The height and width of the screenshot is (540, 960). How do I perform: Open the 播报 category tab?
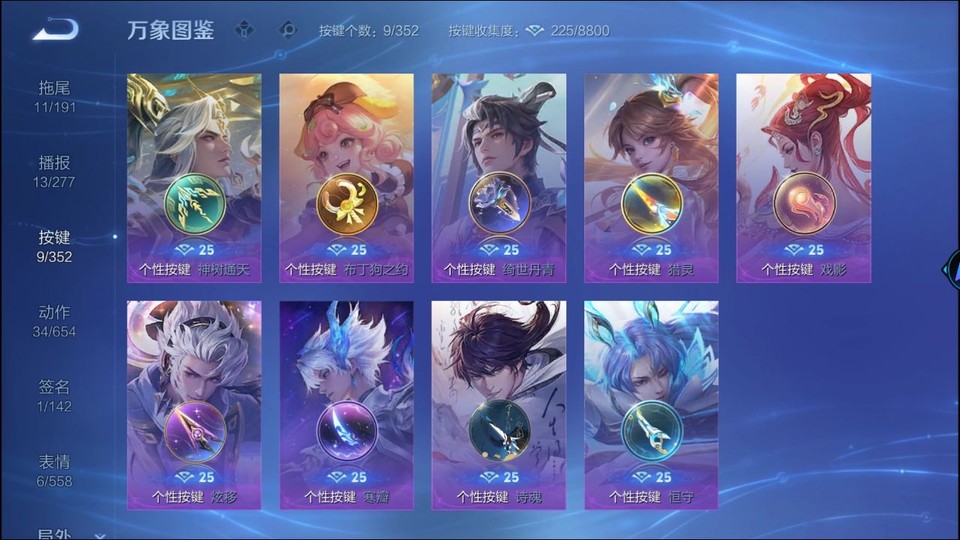click(55, 171)
